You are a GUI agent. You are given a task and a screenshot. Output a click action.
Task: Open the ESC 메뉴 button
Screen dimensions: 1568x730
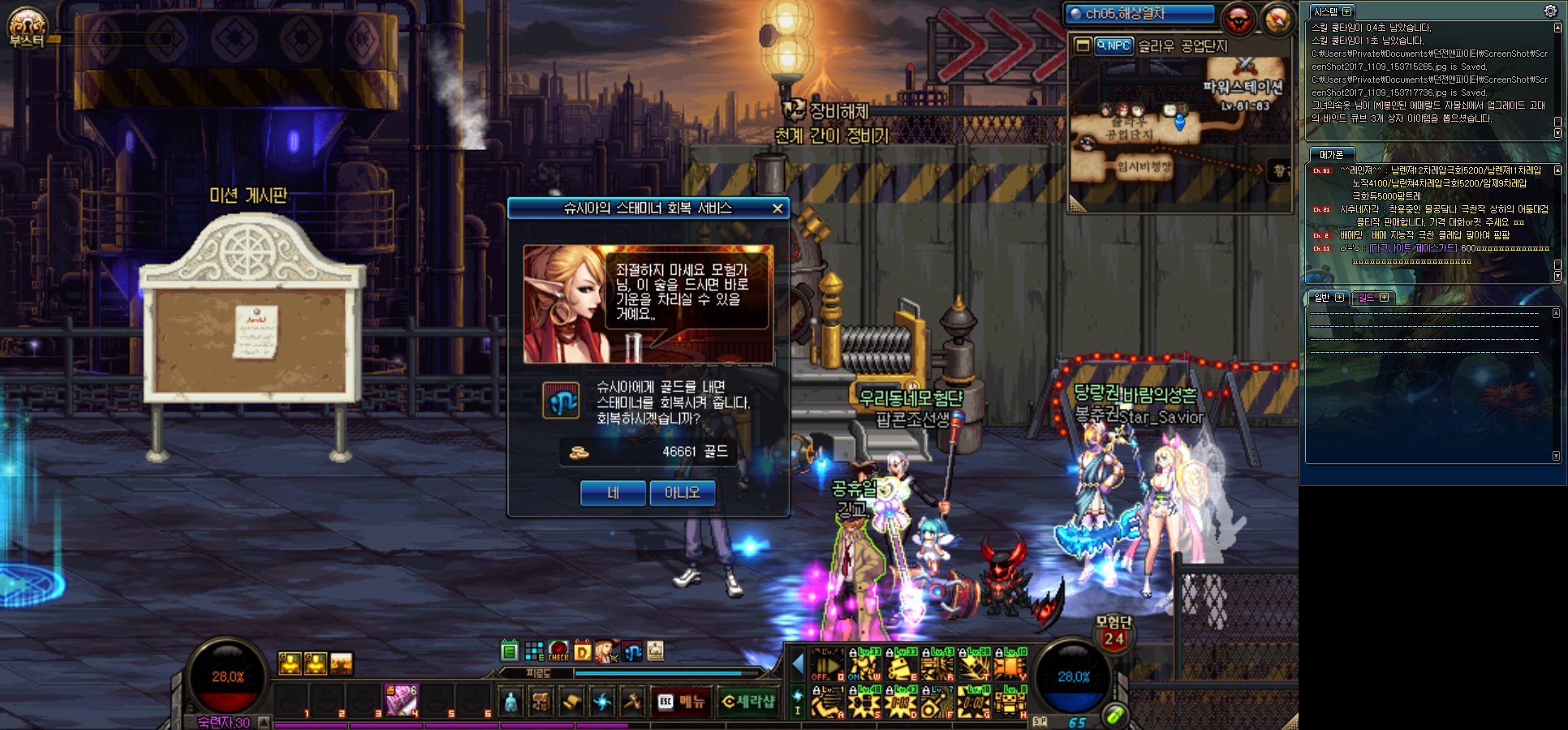pos(682,702)
